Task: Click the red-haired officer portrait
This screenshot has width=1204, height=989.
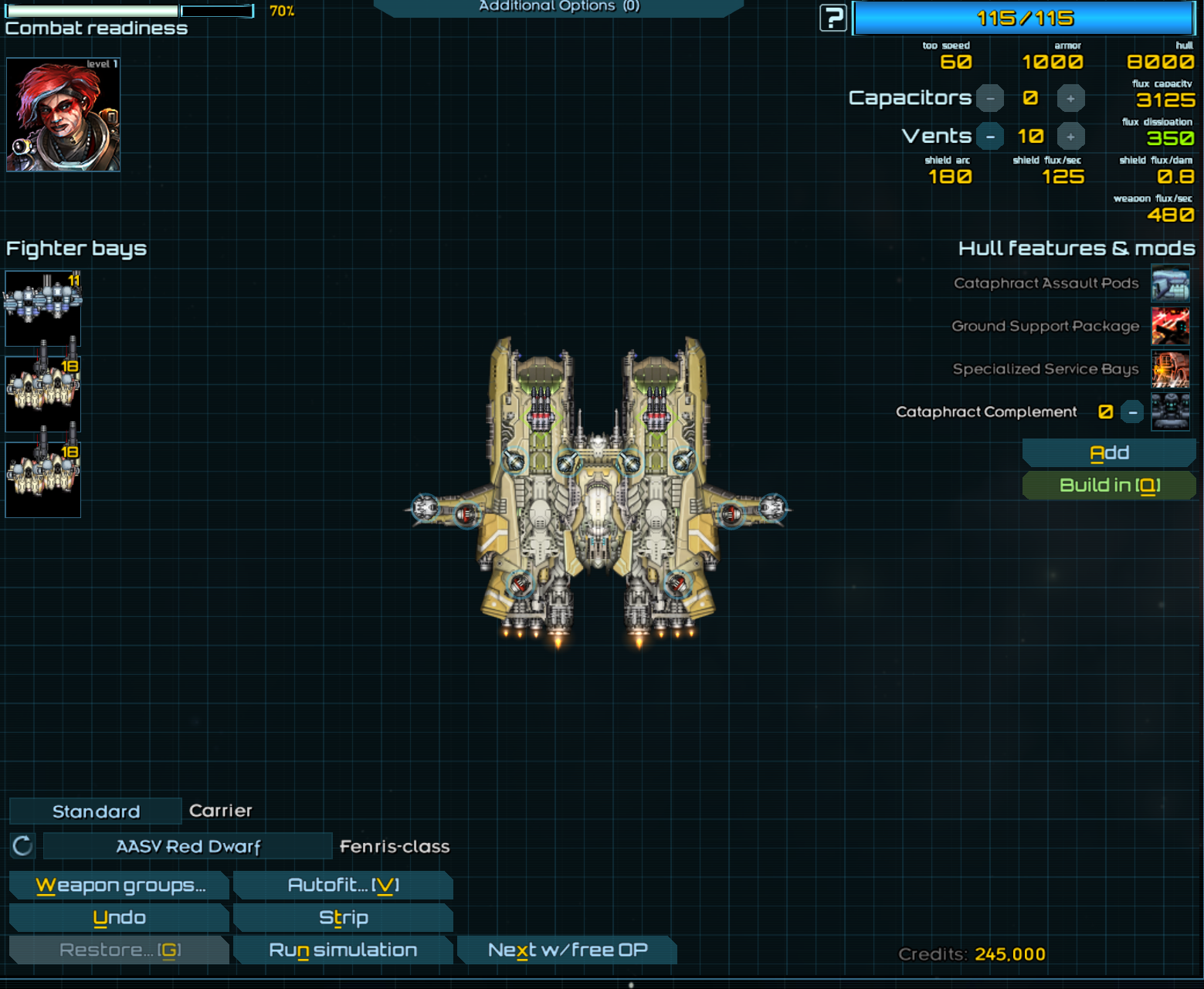Action: [x=63, y=115]
